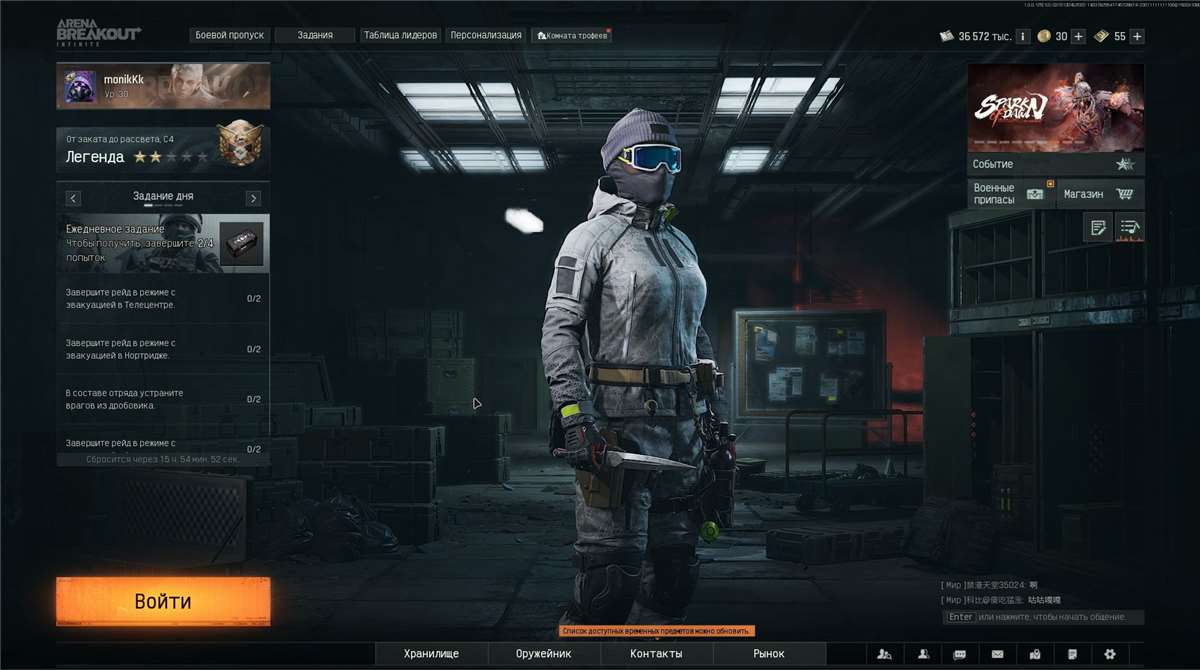This screenshot has width=1200, height=670.
Task: Open the monikKk player profile card
Action: tap(163, 86)
